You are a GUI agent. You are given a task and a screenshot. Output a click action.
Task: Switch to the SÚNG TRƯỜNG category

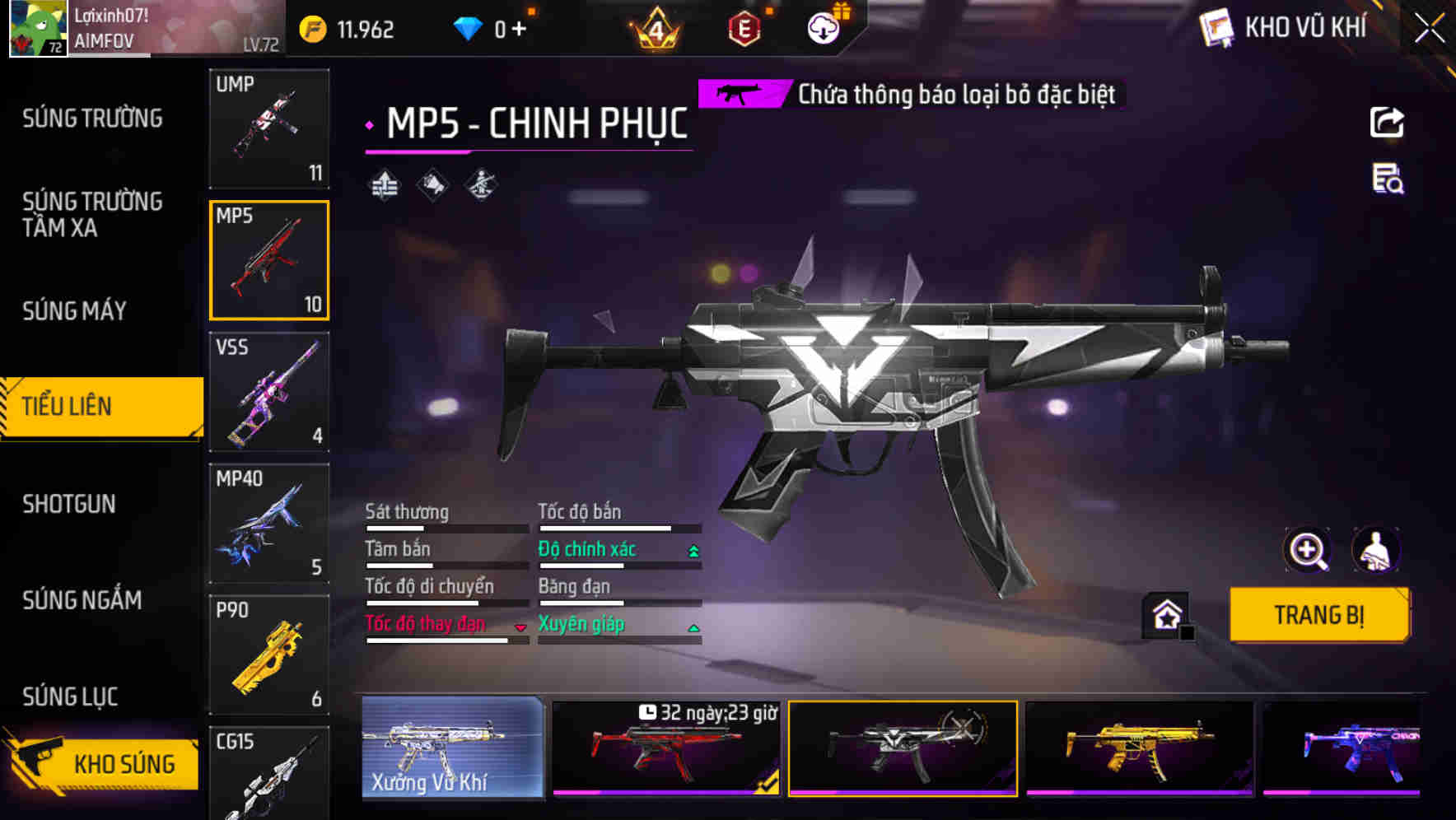[92, 119]
